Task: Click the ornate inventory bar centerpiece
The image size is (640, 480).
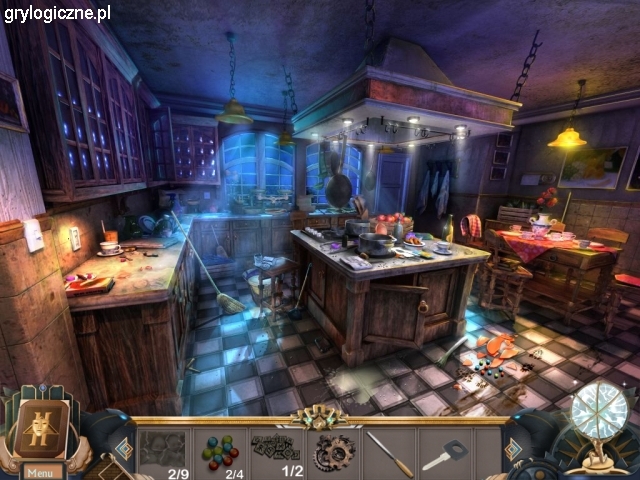Action: (x=319, y=418)
